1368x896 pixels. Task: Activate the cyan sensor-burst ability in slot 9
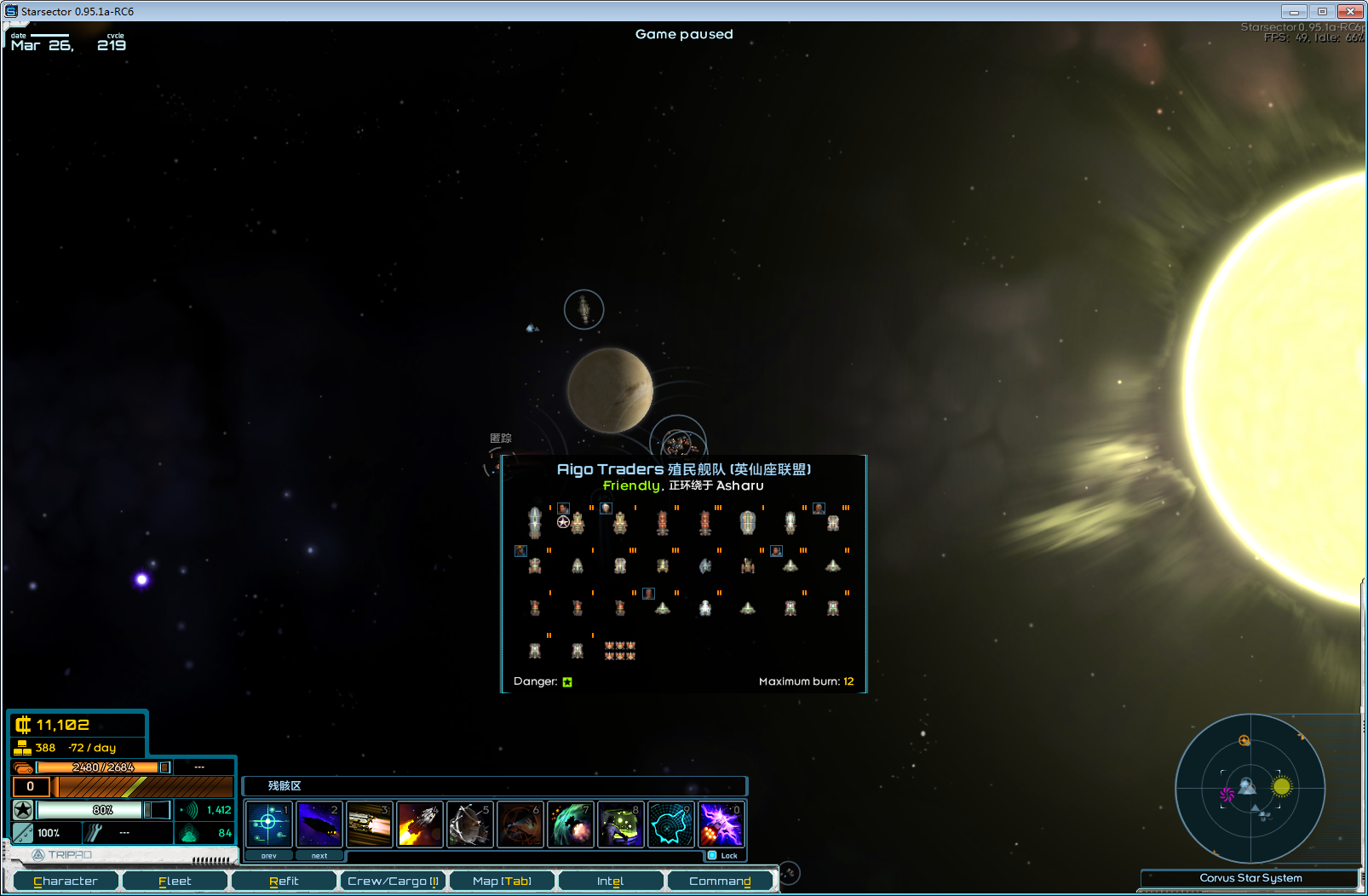tap(671, 824)
